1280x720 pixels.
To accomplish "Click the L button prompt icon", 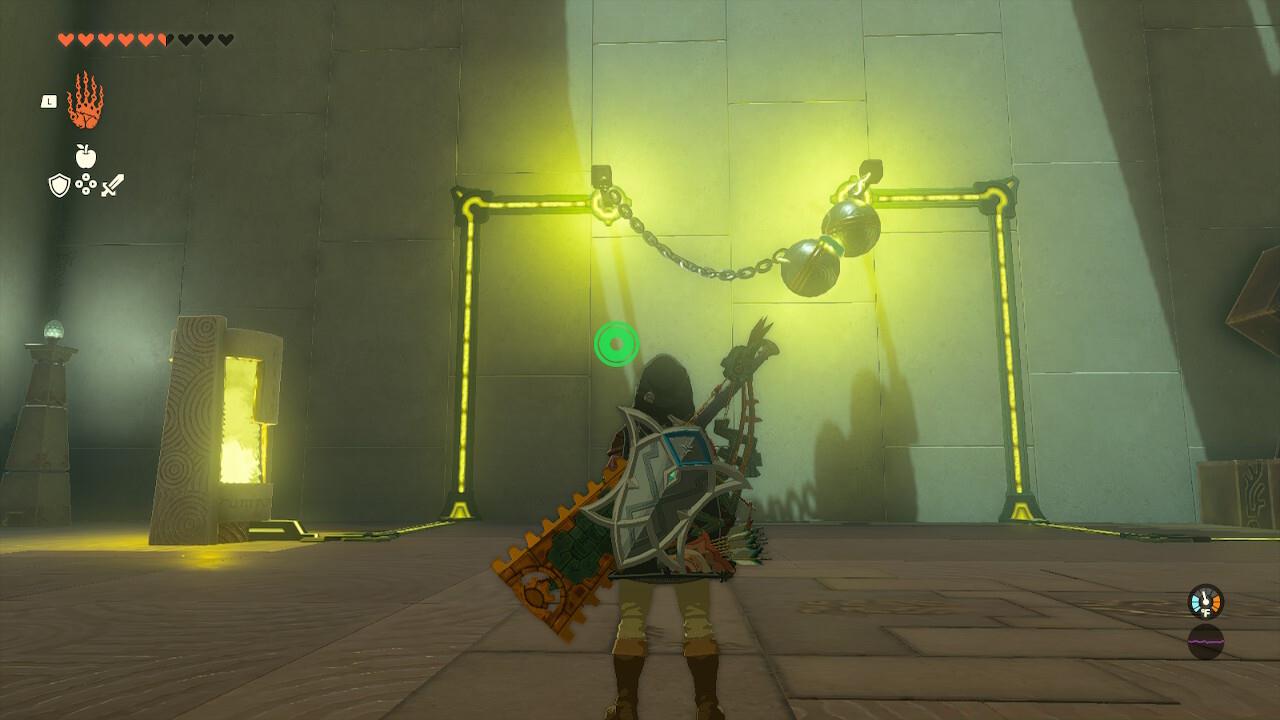I will click(x=48, y=102).
